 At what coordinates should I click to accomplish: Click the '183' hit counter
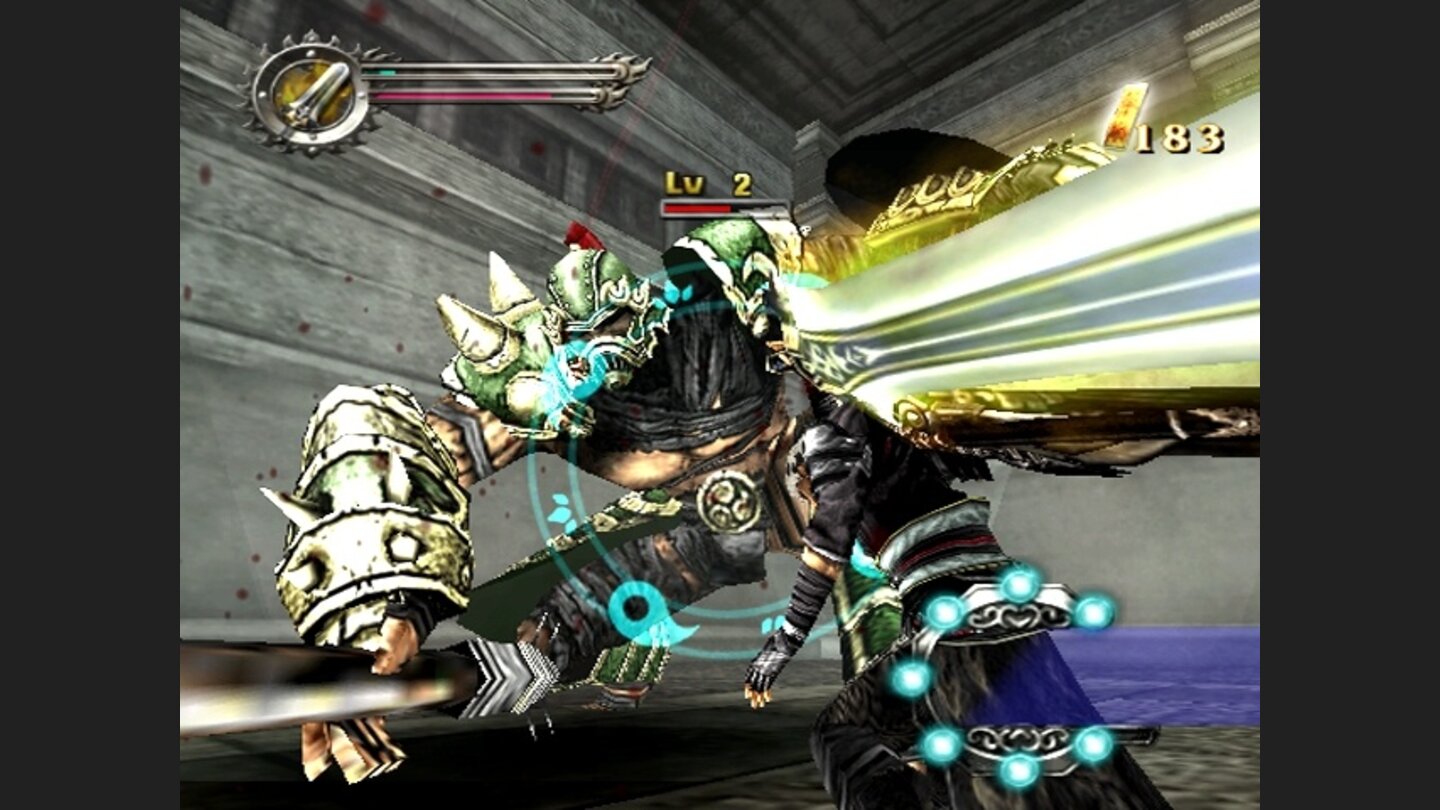tap(1178, 138)
